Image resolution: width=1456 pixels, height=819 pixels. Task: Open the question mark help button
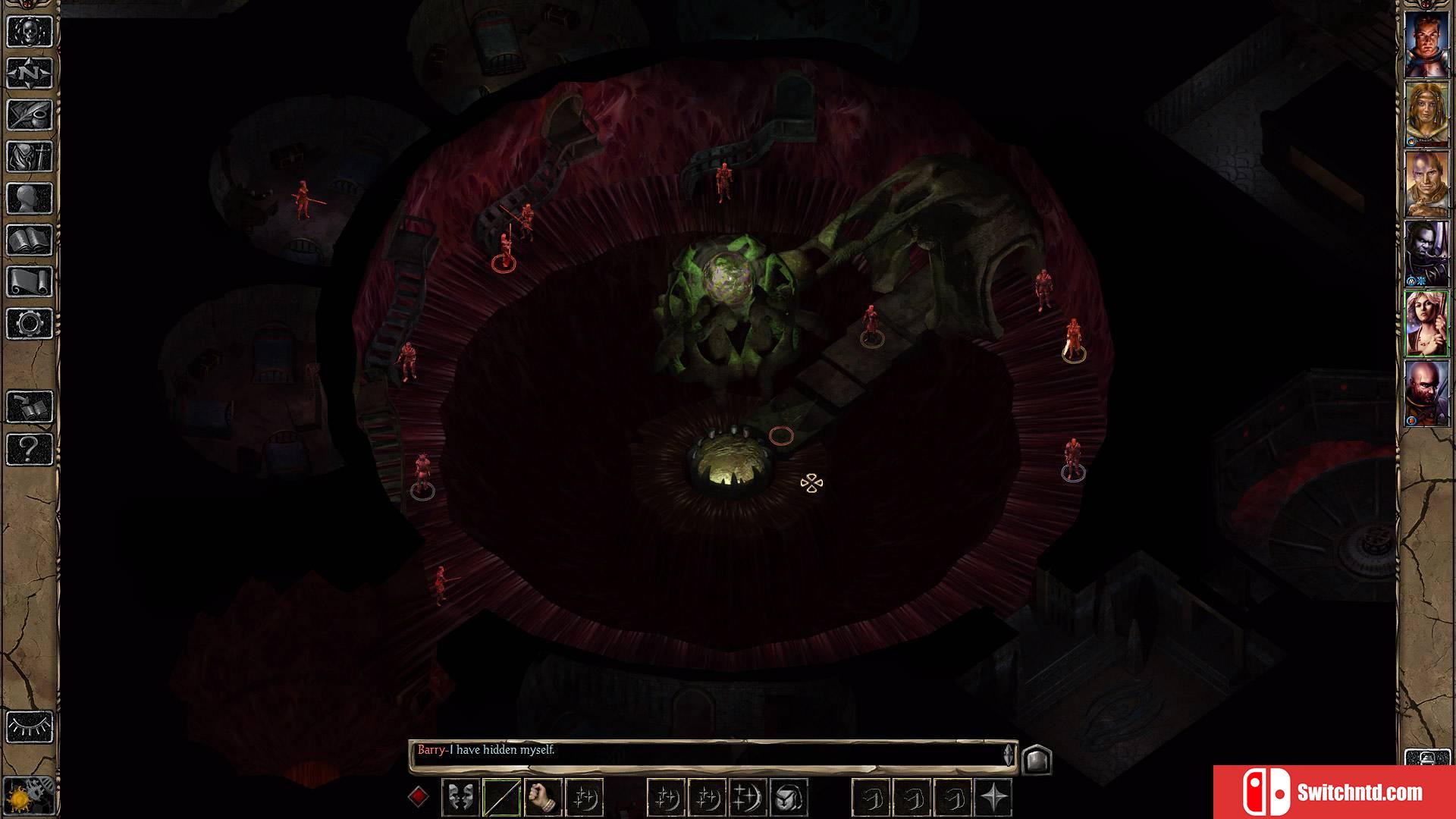coord(30,449)
